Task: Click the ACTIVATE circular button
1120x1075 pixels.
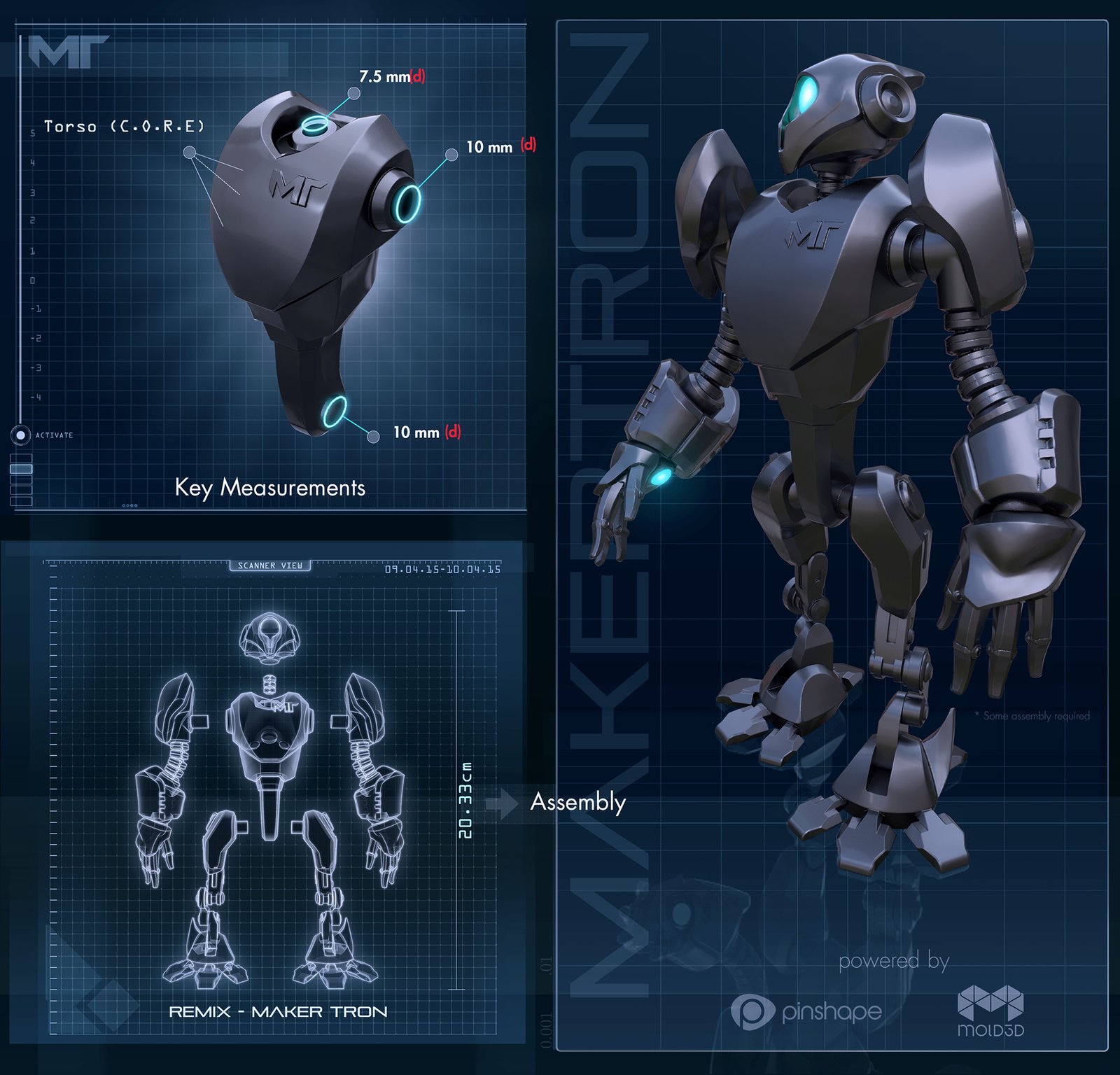Action: [x=20, y=435]
